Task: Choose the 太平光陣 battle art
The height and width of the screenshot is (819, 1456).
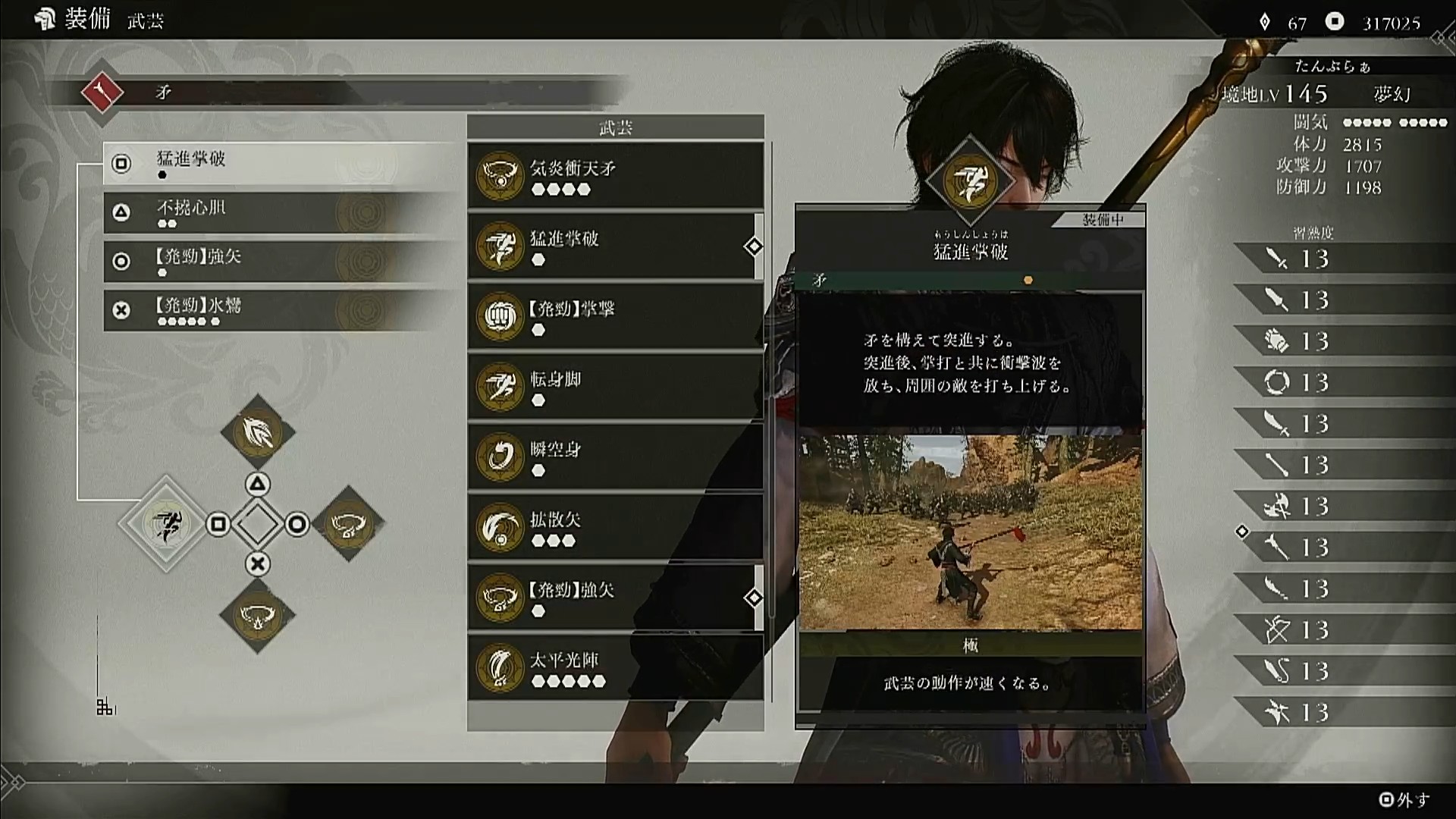Action: (615, 668)
